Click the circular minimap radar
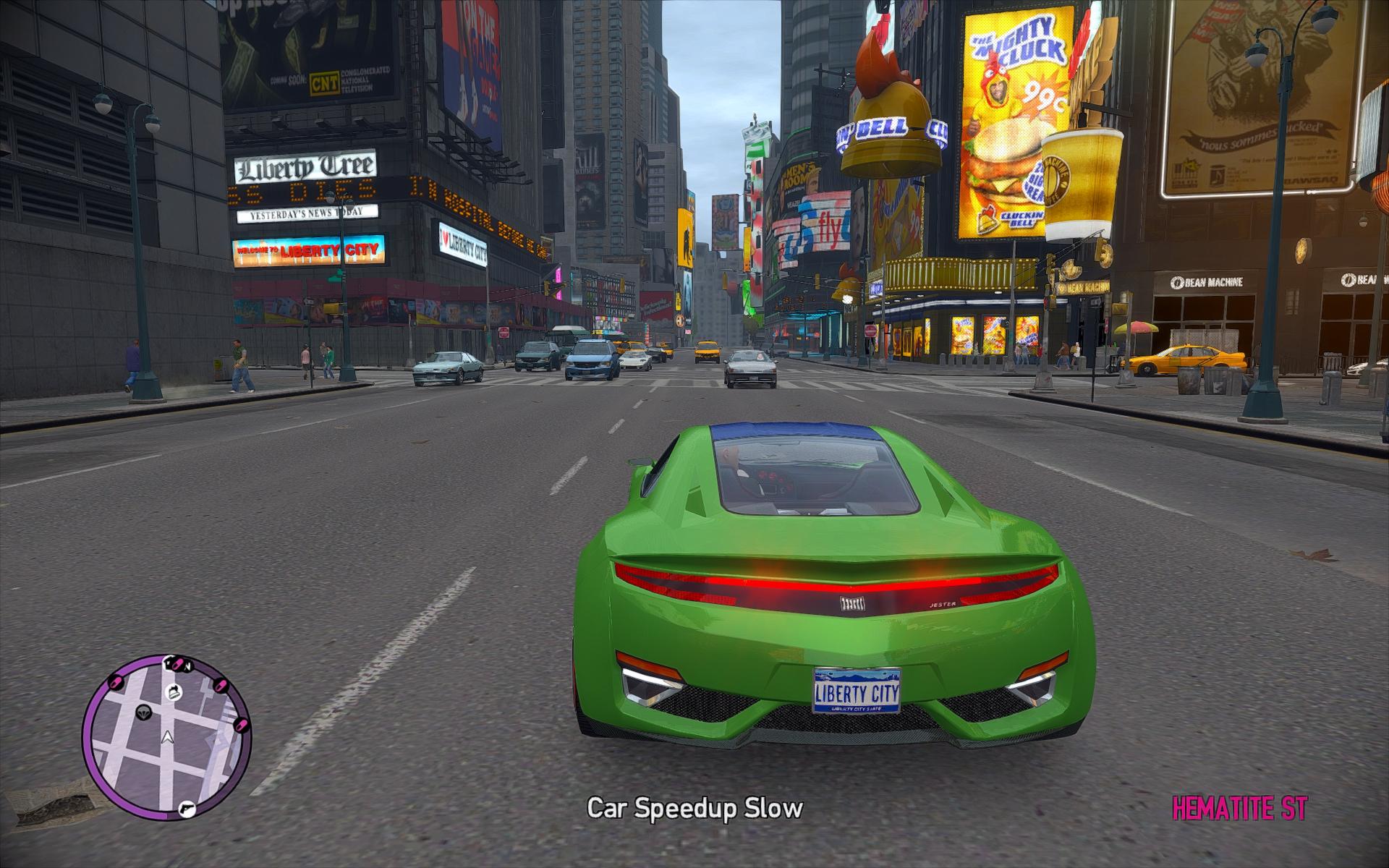Screen dimensions: 1389x868 pos(166,738)
